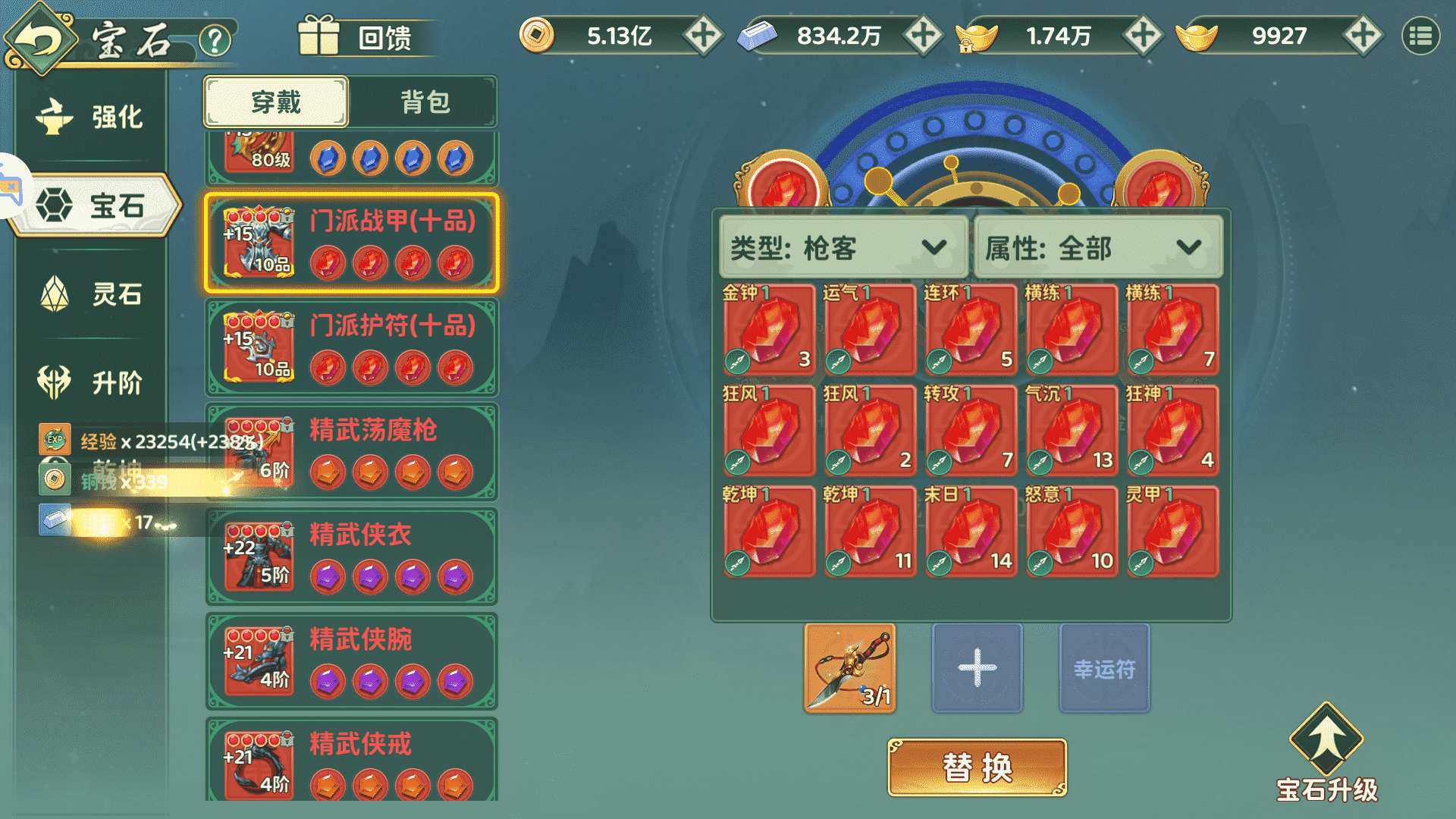
Task: Click the 替换 replace button
Action: point(977,767)
